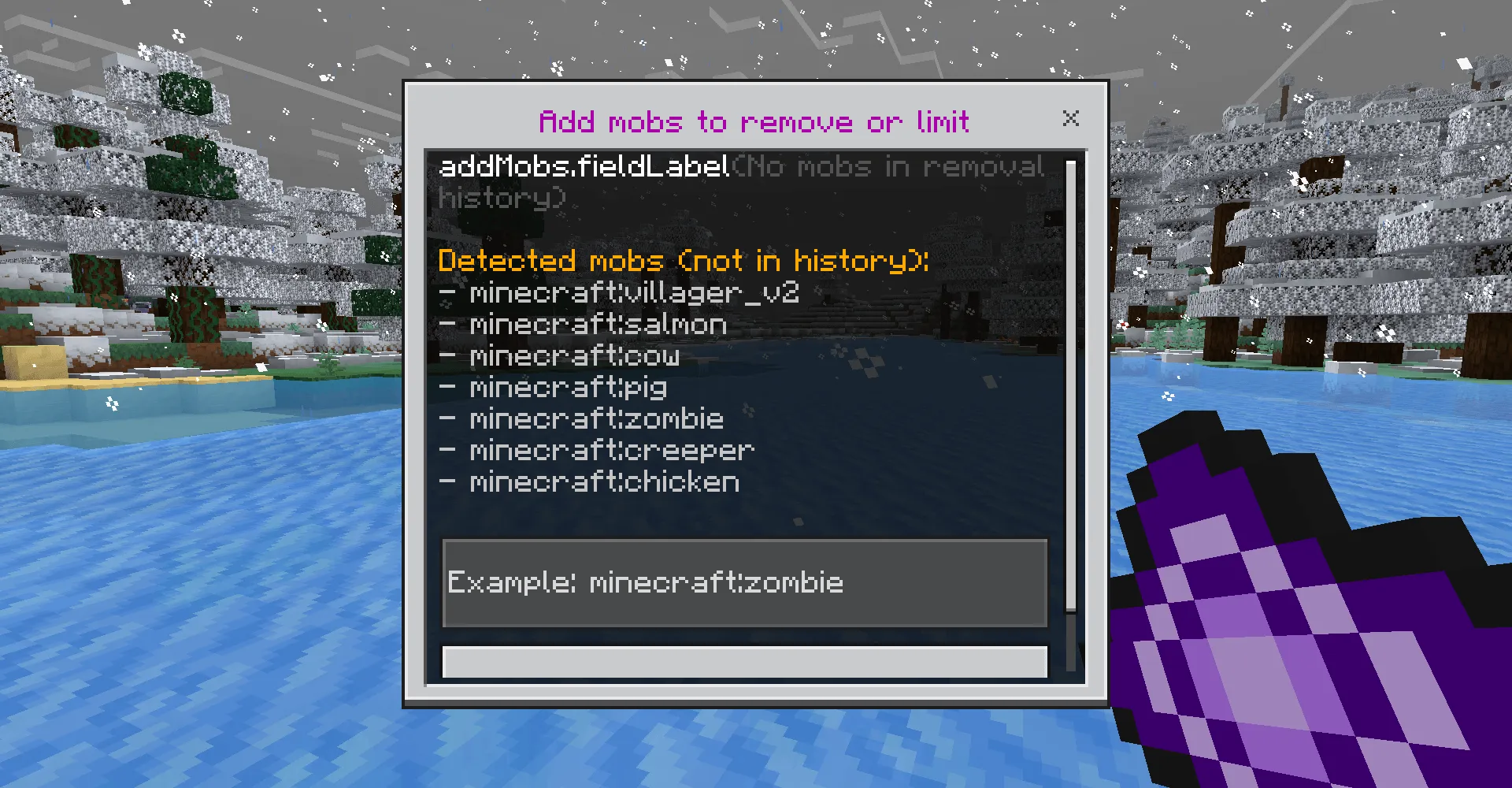Click the dash icon beside minecraft:creeper
This screenshot has width=1512, height=788.
click(448, 450)
